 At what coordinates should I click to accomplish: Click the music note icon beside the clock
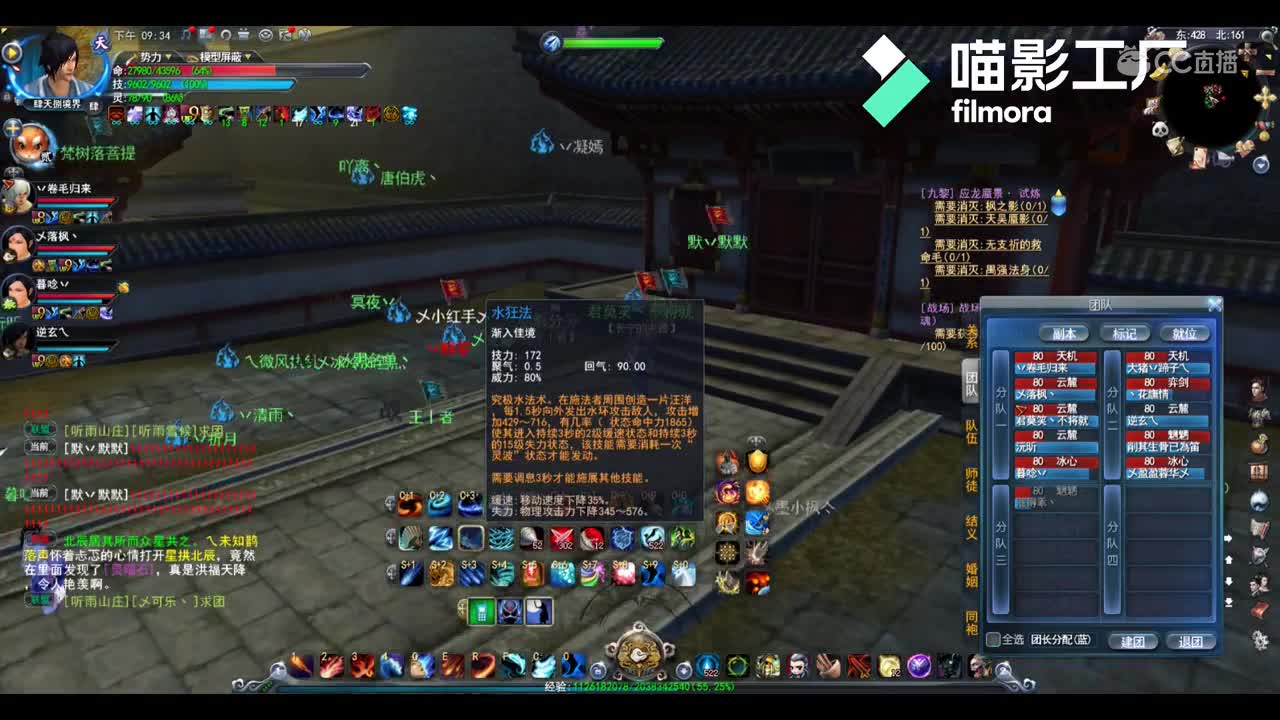185,35
